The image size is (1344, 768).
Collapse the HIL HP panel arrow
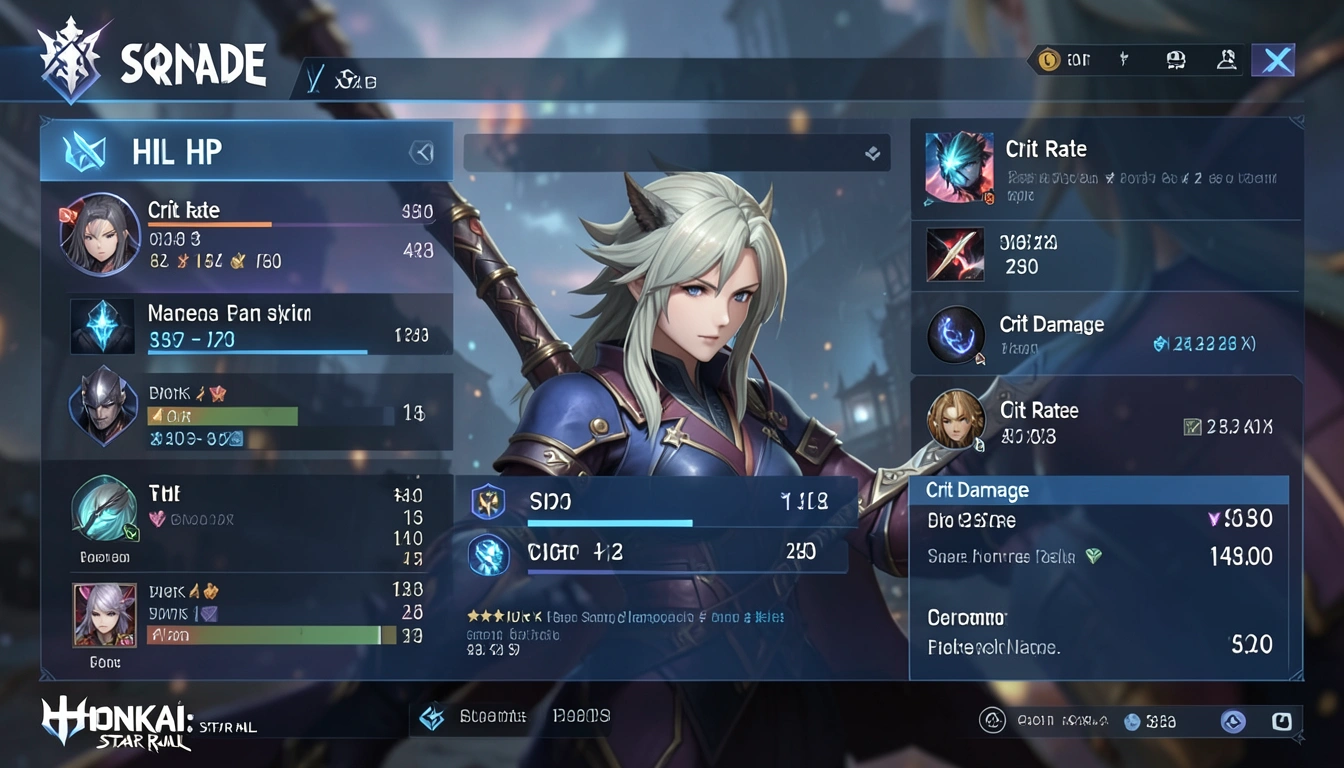(x=423, y=152)
